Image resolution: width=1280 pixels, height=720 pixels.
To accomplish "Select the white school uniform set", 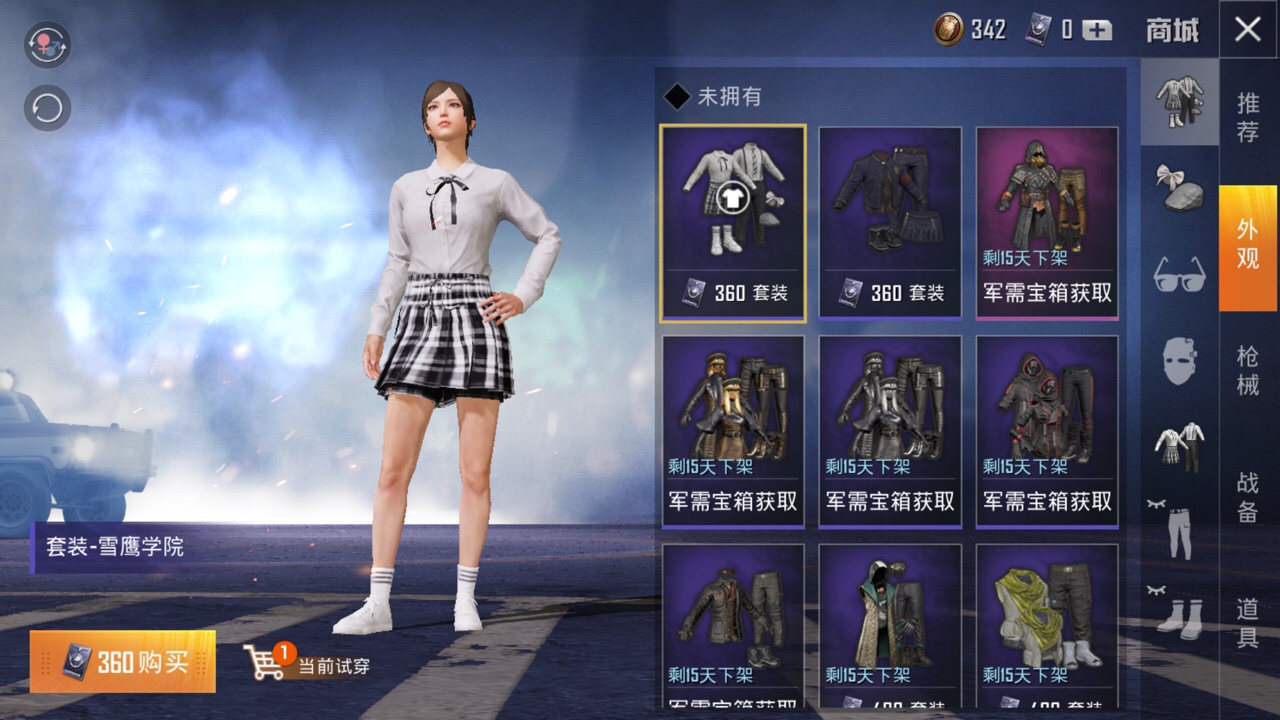I will 733,223.
